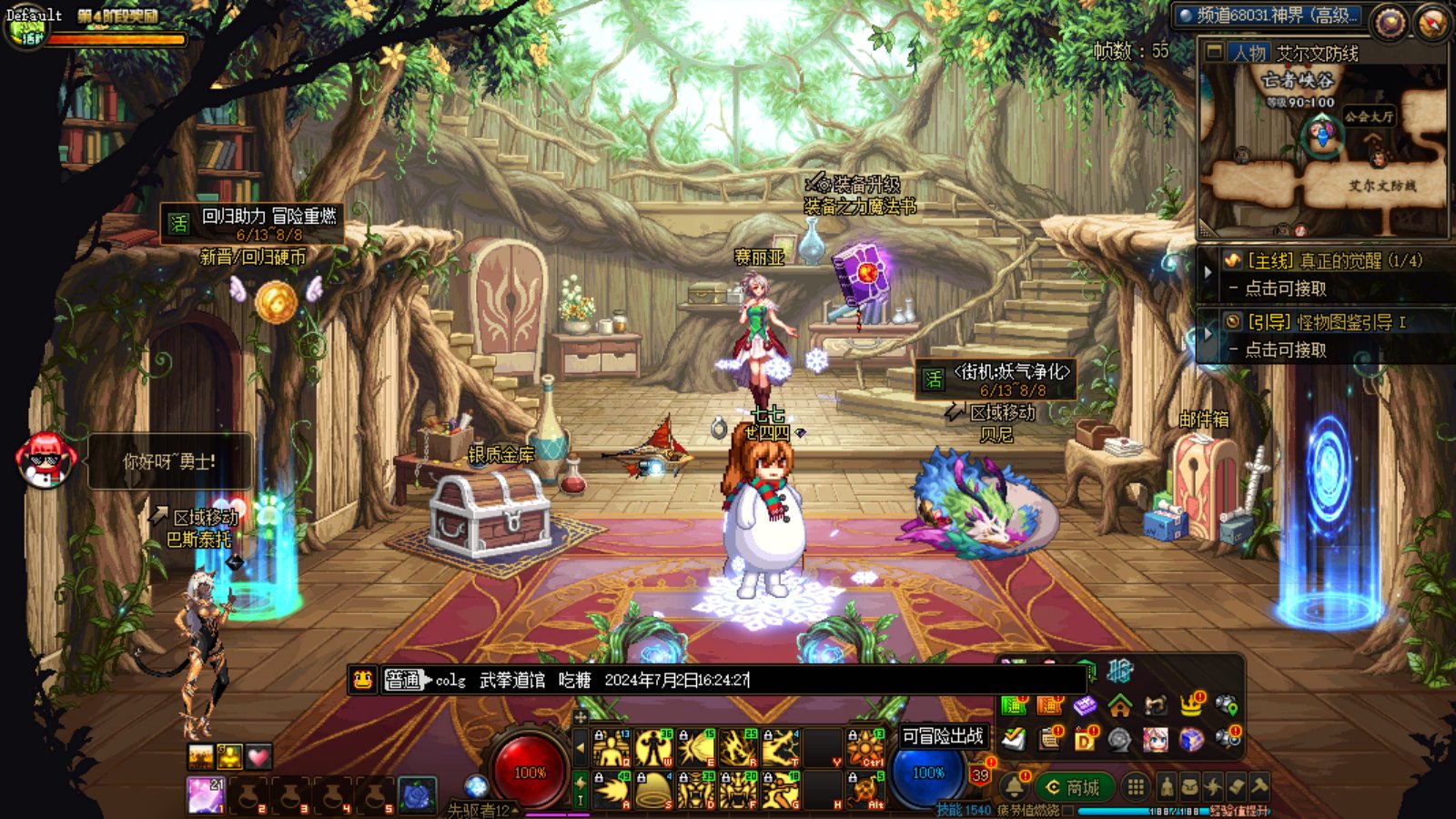This screenshot has height=819, width=1456.
Task: Select the blue rose item slot
Action: click(x=418, y=794)
